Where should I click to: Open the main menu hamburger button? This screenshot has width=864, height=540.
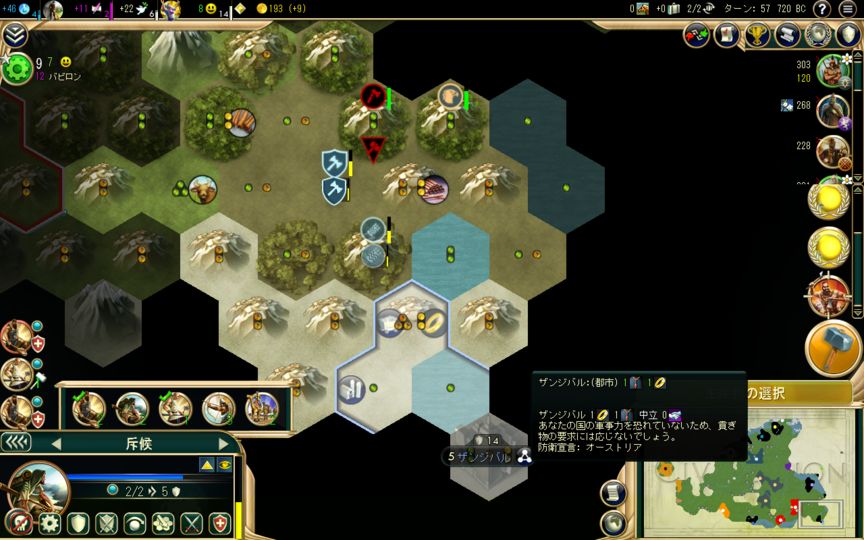coord(848,9)
